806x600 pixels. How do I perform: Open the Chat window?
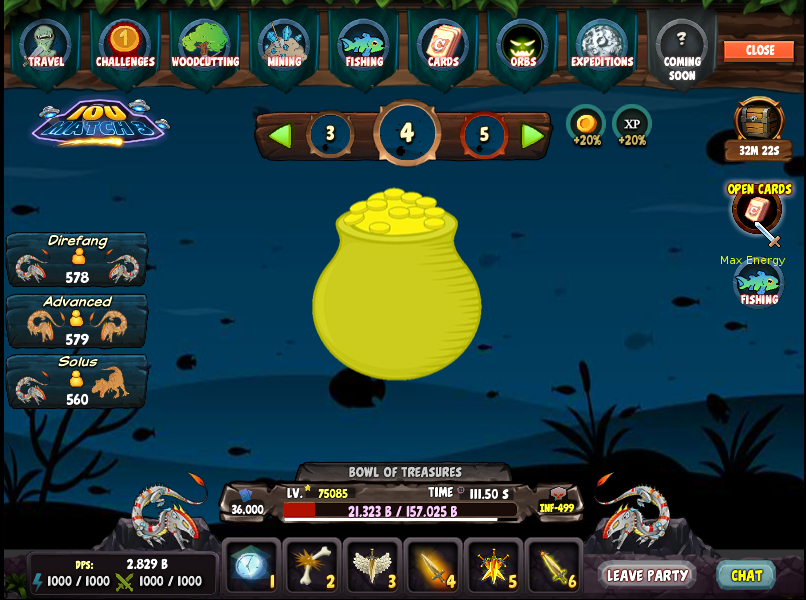pos(746,575)
